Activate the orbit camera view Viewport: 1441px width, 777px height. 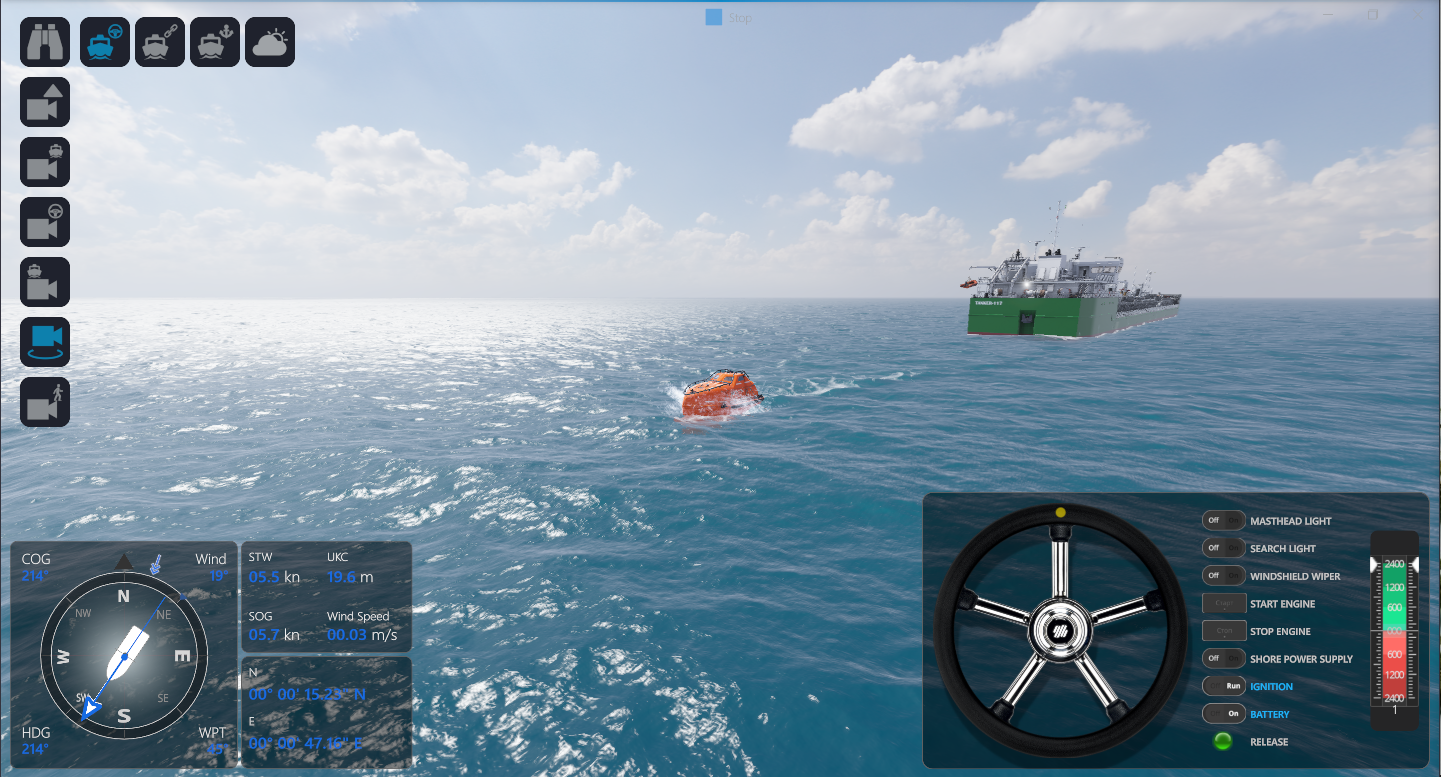(x=45, y=342)
